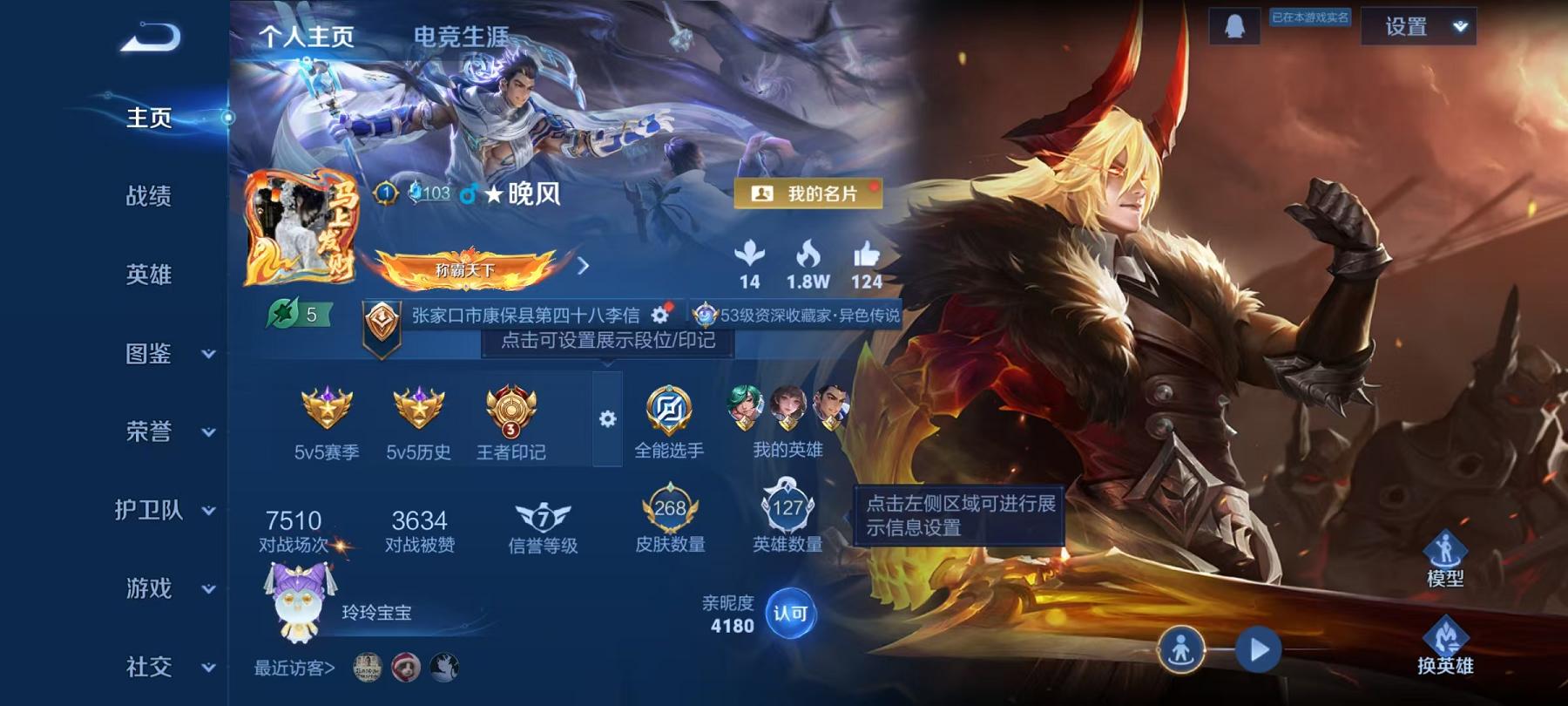This screenshot has width=1568, height=706.
Task: Open the QQ penguin icon in top bar
Action: pyautogui.click(x=1233, y=26)
